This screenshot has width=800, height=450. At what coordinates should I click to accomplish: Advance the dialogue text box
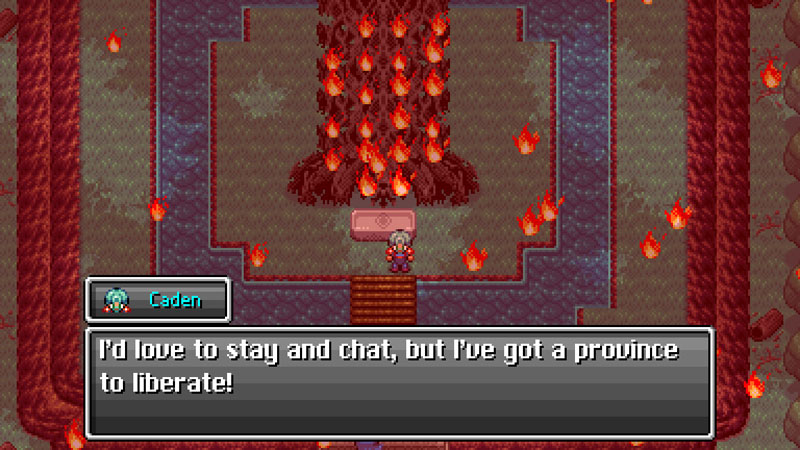(399, 382)
